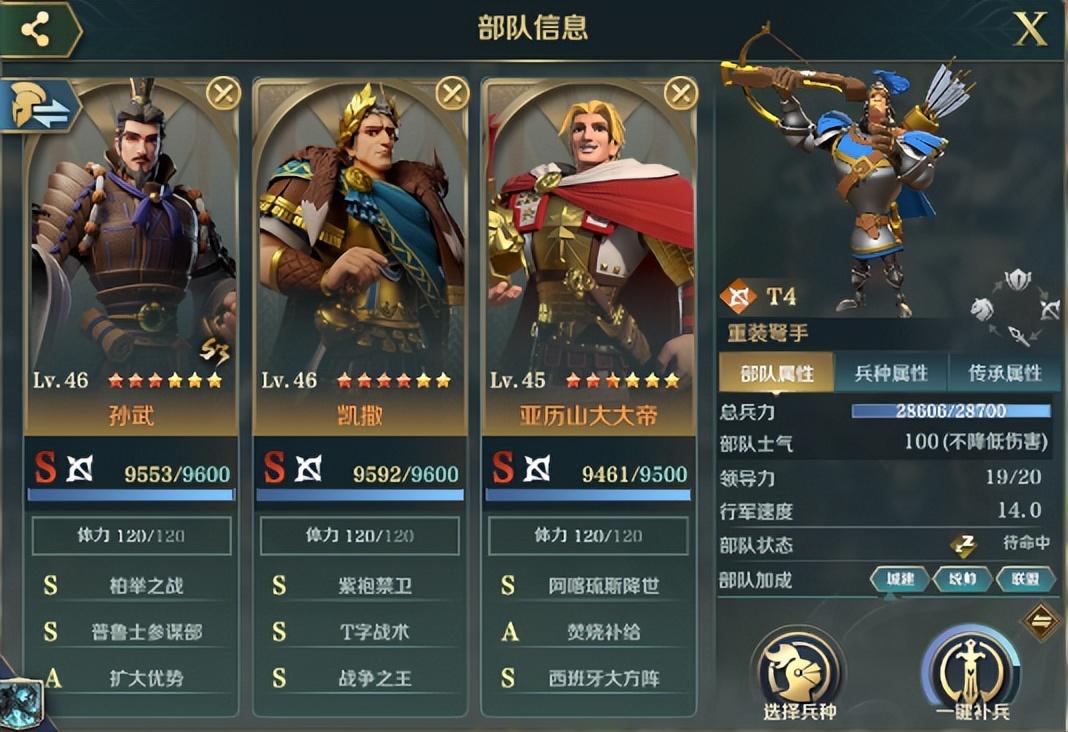Viewport: 1068px width, 732px height.
Task: Click the gold diamond toggle icon
Action: tap(1041, 622)
